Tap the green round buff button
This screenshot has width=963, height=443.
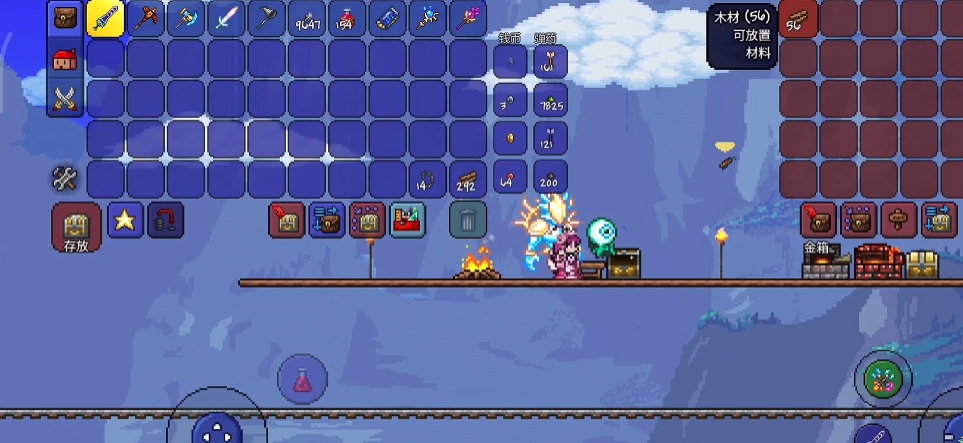click(883, 379)
